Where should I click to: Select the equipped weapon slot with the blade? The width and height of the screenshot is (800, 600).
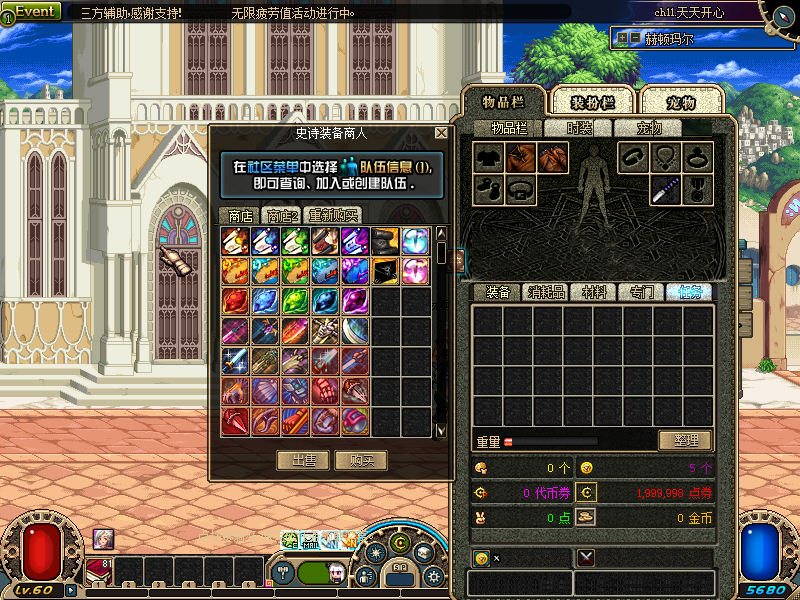tap(666, 189)
